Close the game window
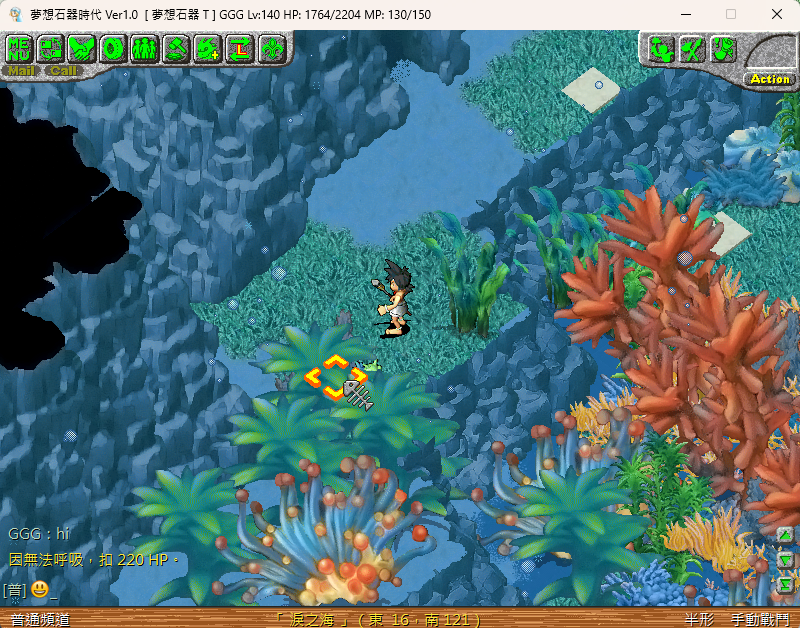 777,14
